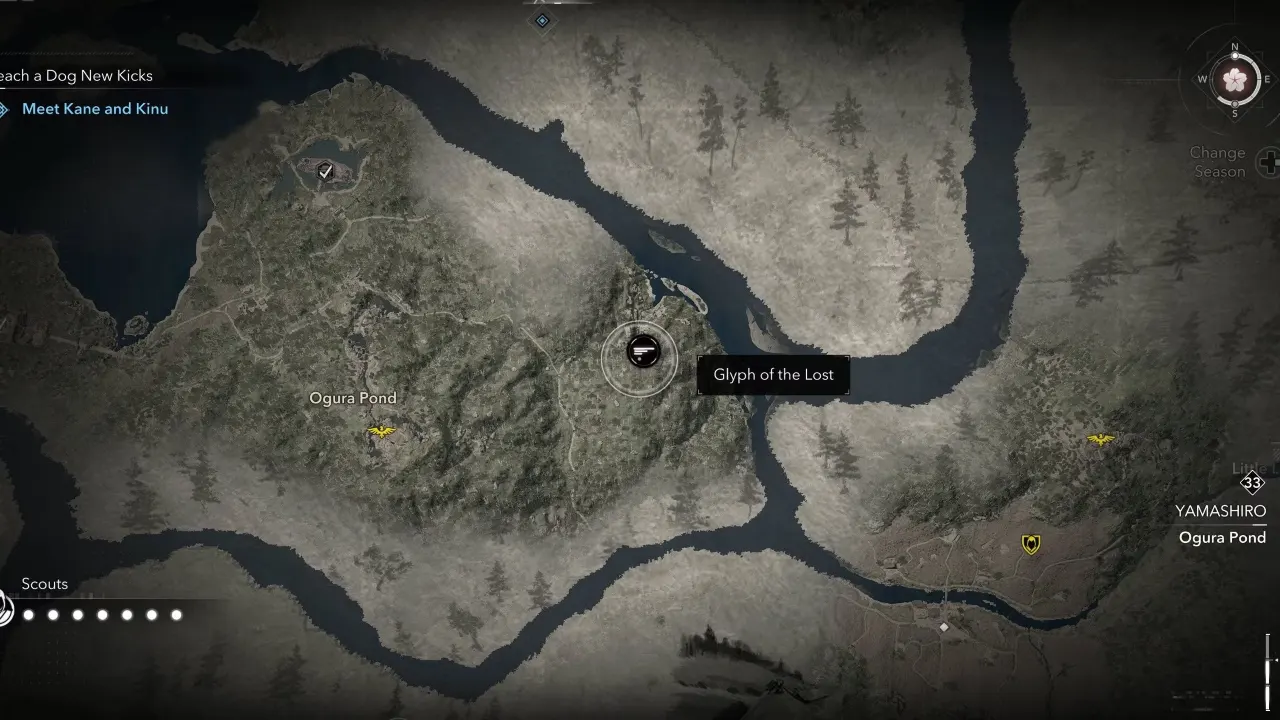Viewport: 1280px width, 720px height.
Task: Click North on the compass rose
Action: (1237, 45)
